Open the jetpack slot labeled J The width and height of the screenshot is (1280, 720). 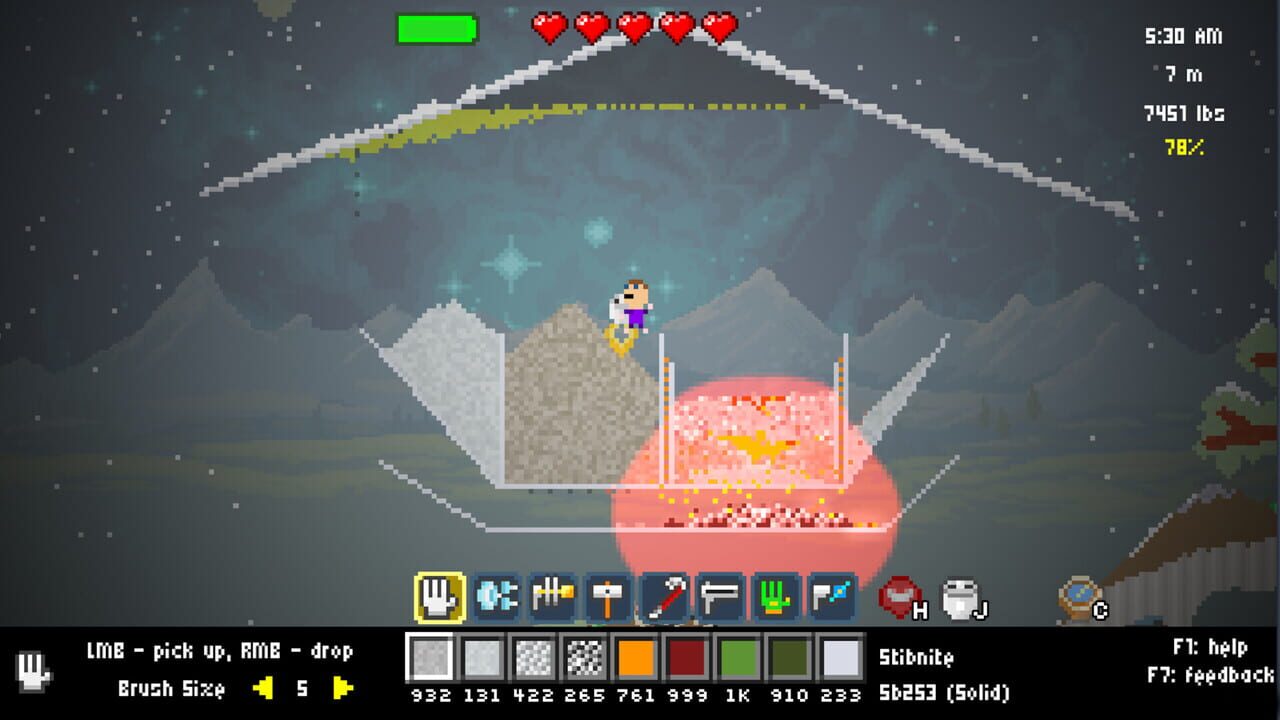point(959,597)
